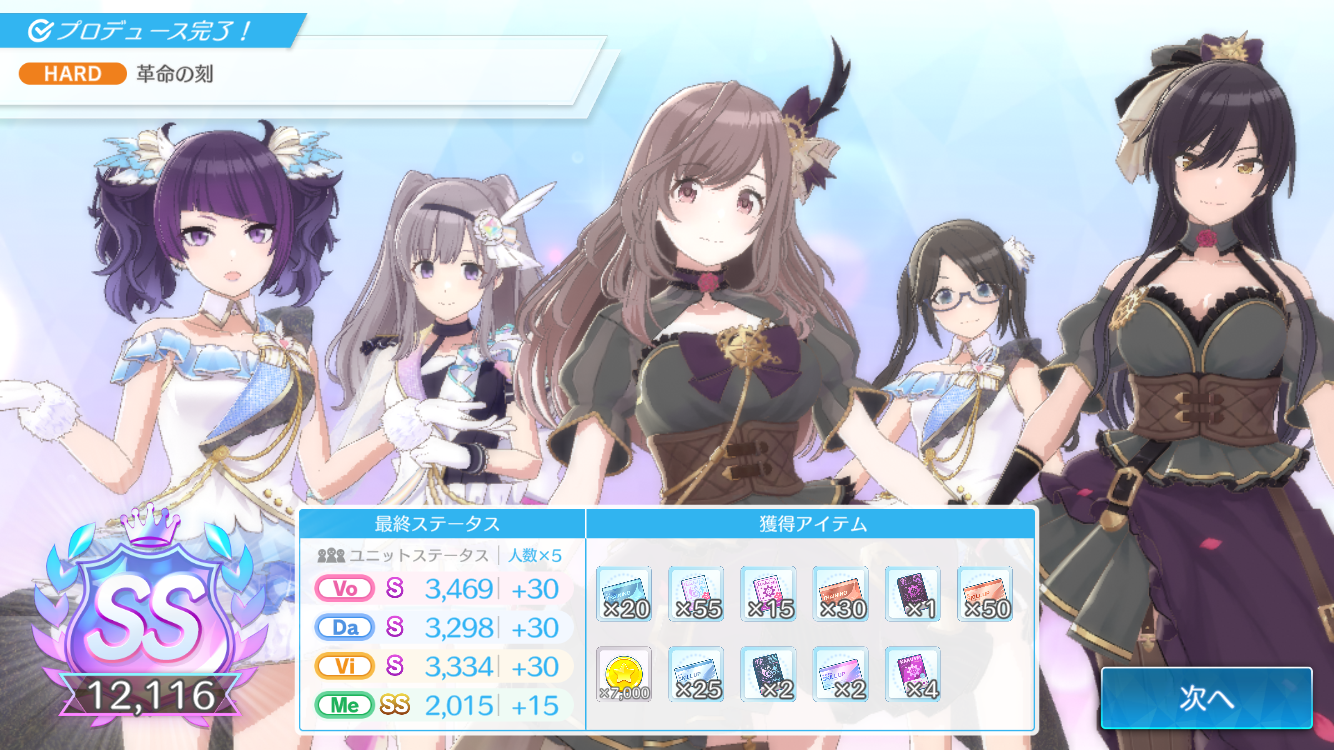View the dark purple book x1 reward
This screenshot has height=750, width=1334.
[x=912, y=594]
